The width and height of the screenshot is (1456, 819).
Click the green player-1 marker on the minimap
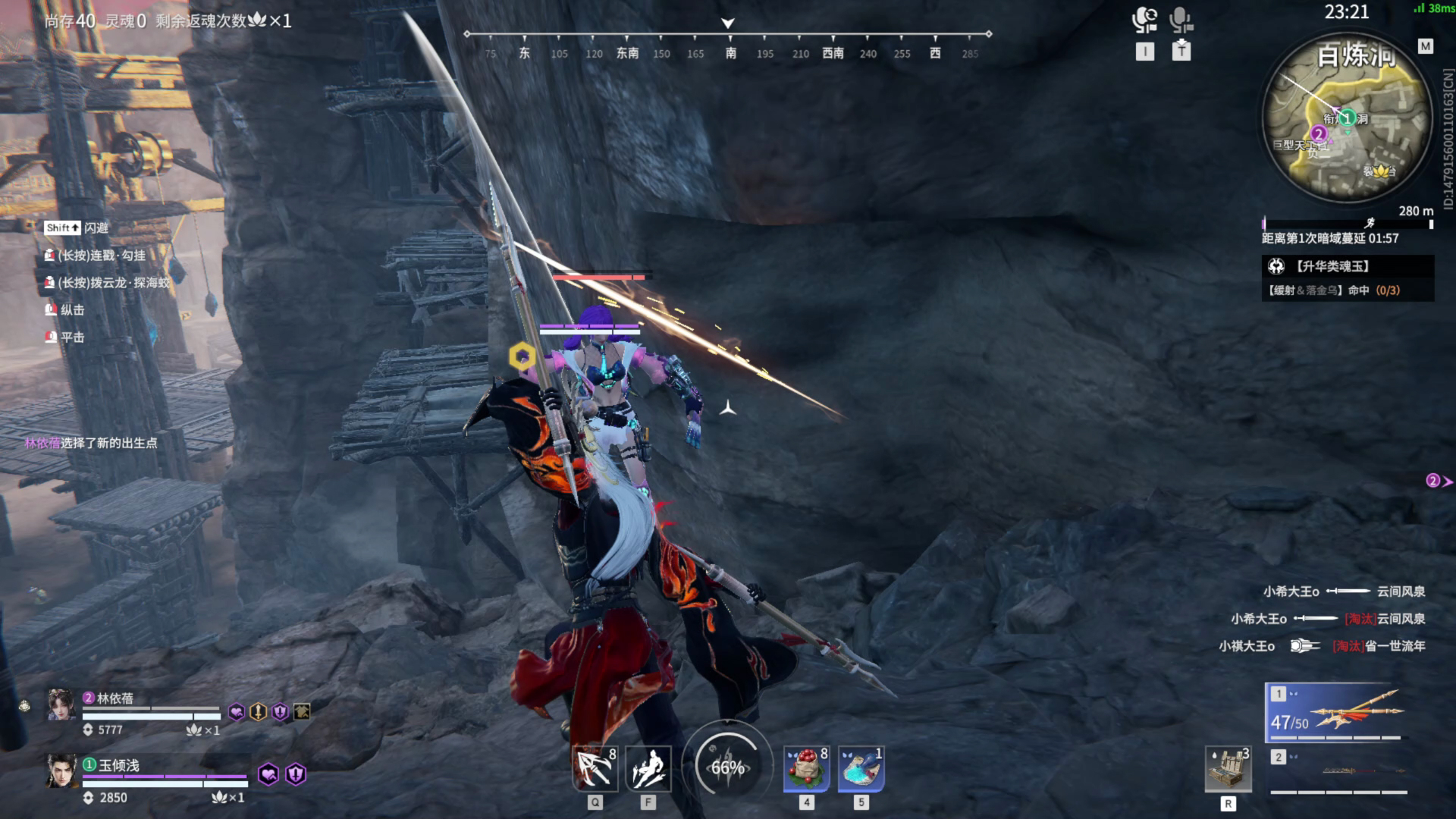coord(1347,118)
